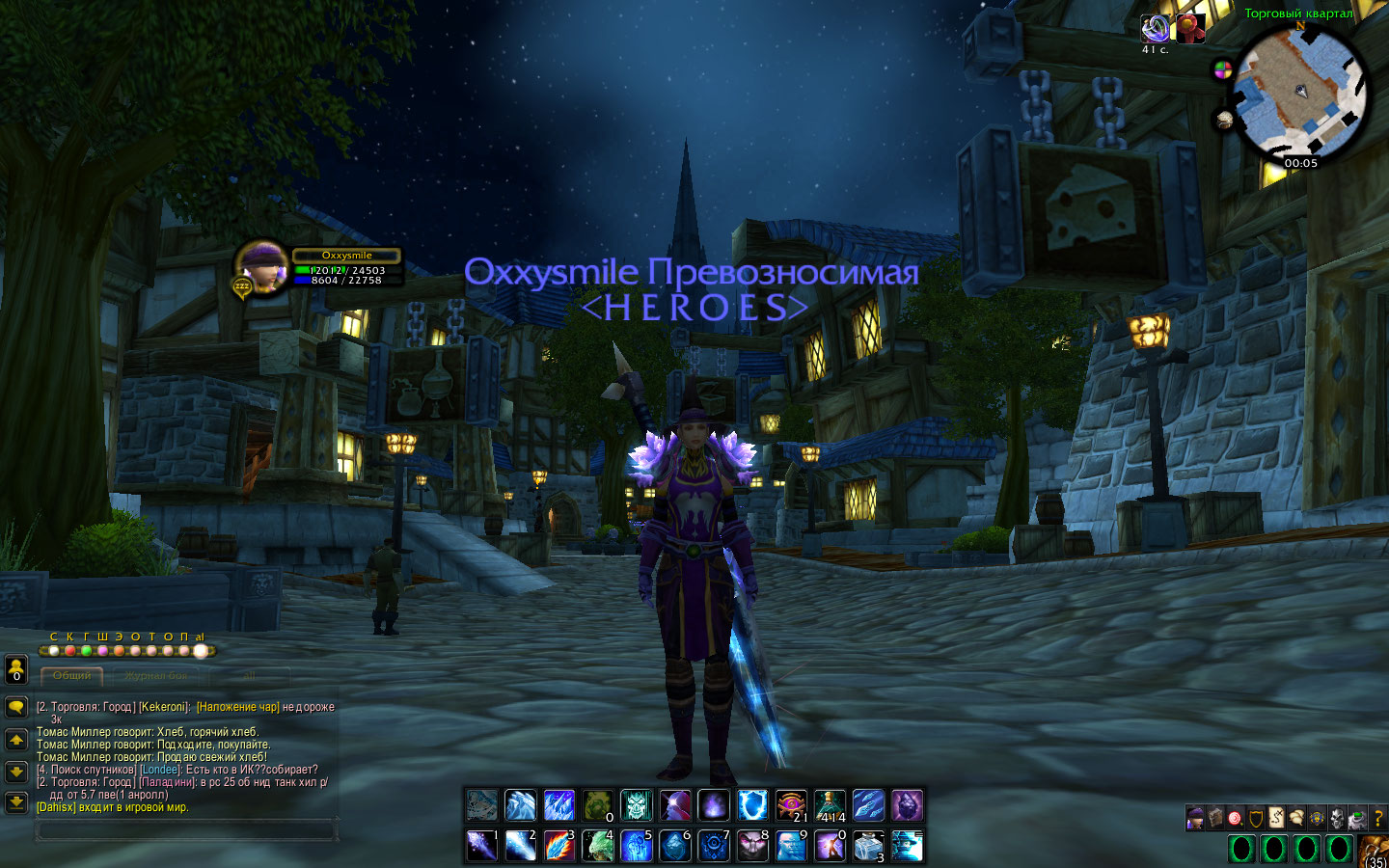Use the purple eye ability with count 21

791,805
